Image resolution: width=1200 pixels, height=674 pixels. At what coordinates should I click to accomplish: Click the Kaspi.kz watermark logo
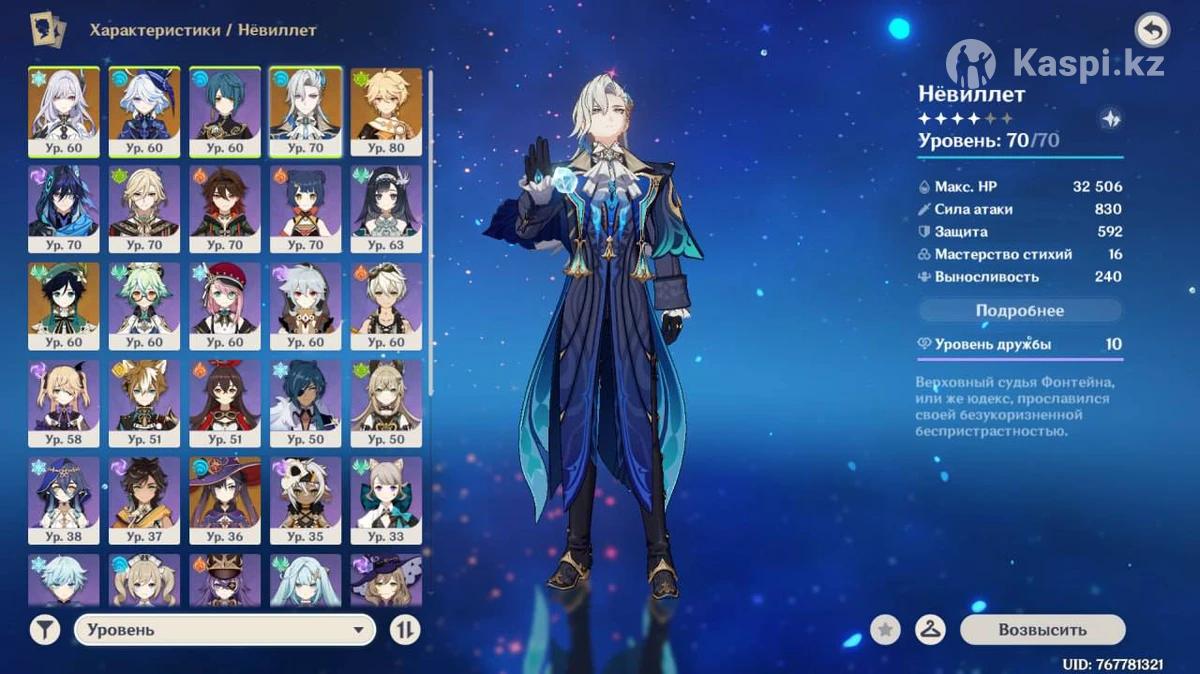[x=1055, y=63]
